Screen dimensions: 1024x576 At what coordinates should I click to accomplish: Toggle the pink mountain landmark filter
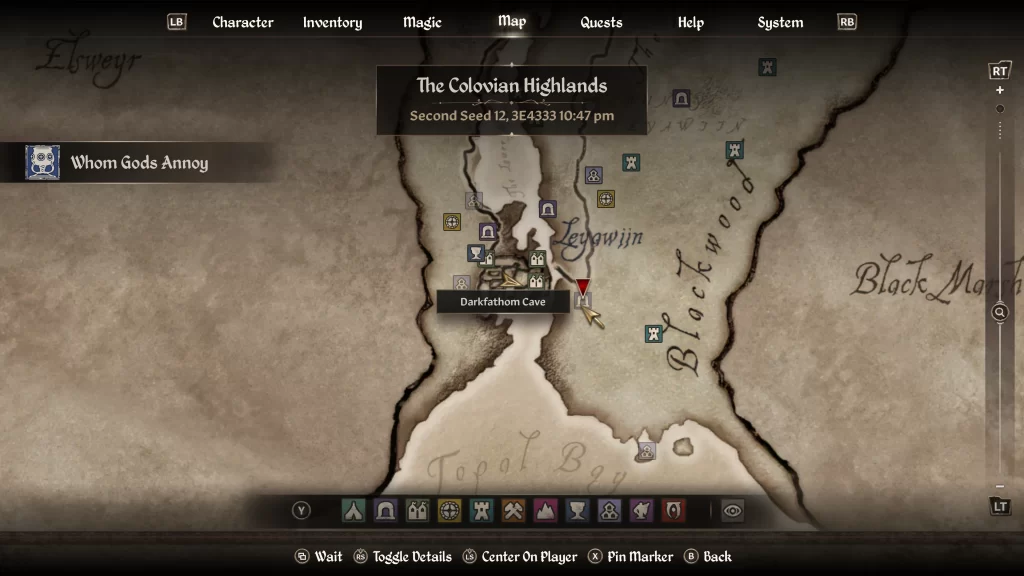click(545, 511)
